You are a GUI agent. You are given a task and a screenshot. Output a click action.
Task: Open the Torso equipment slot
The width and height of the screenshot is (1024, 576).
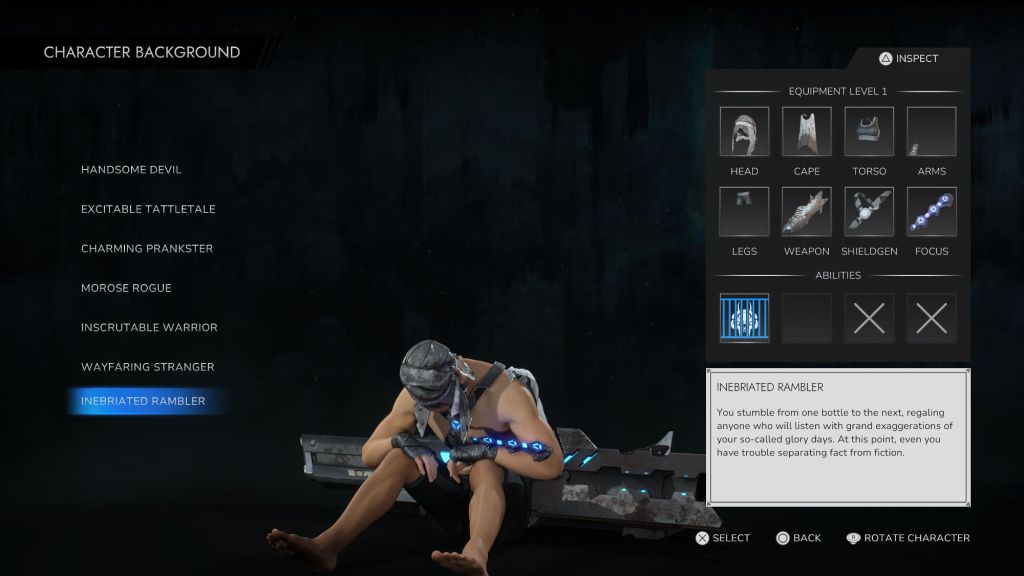(869, 132)
